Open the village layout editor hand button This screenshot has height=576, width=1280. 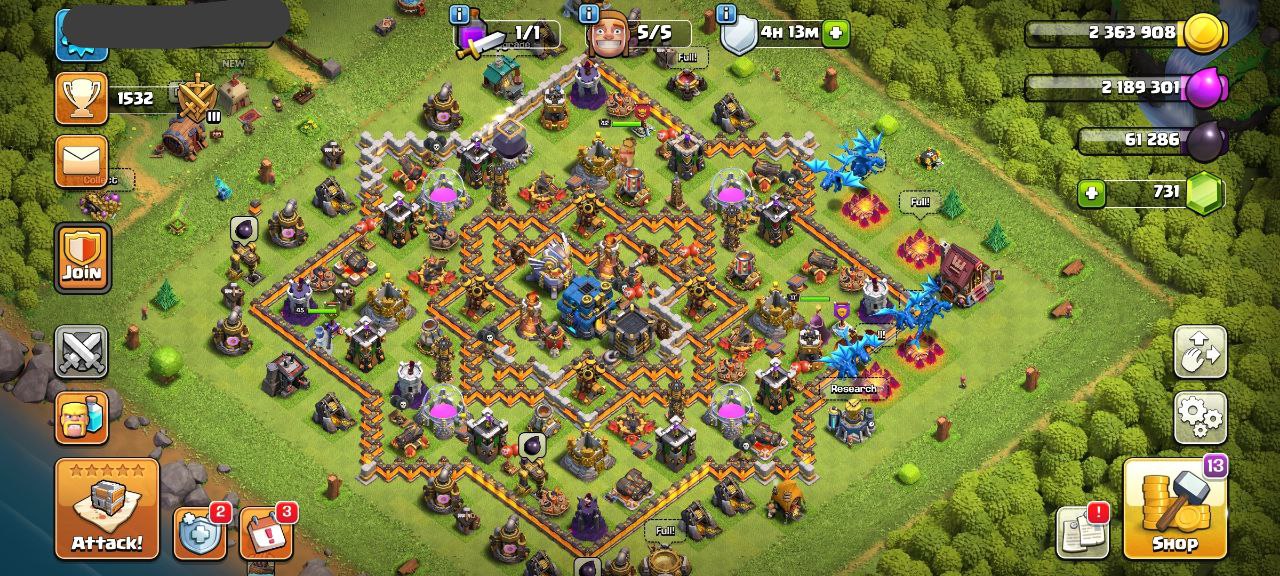tap(1200, 351)
